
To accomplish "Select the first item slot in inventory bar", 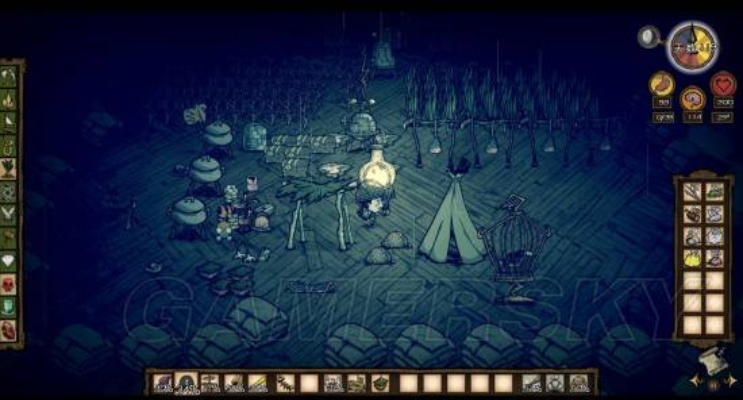I will [162, 382].
